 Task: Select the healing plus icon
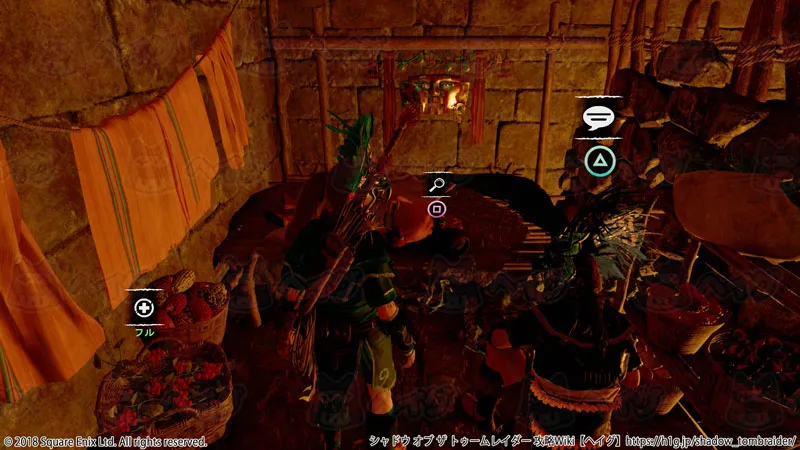click(x=144, y=308)
